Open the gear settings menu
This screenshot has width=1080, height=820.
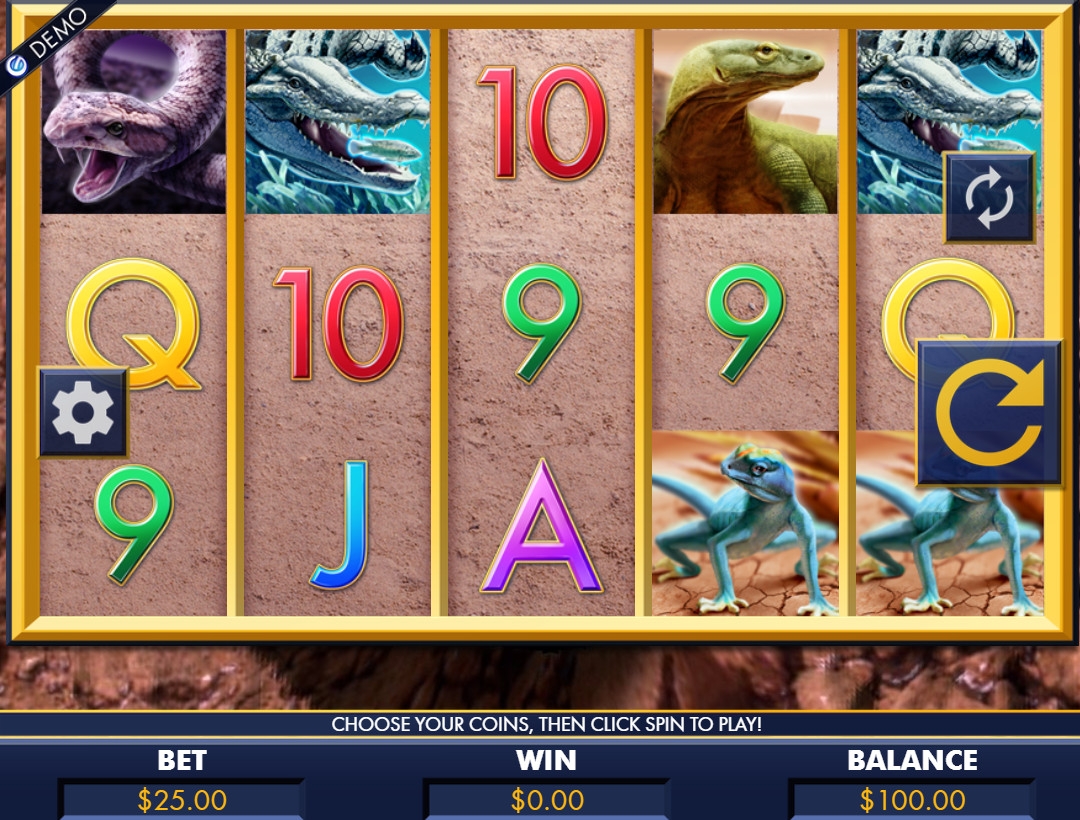[x=83, y=412]
